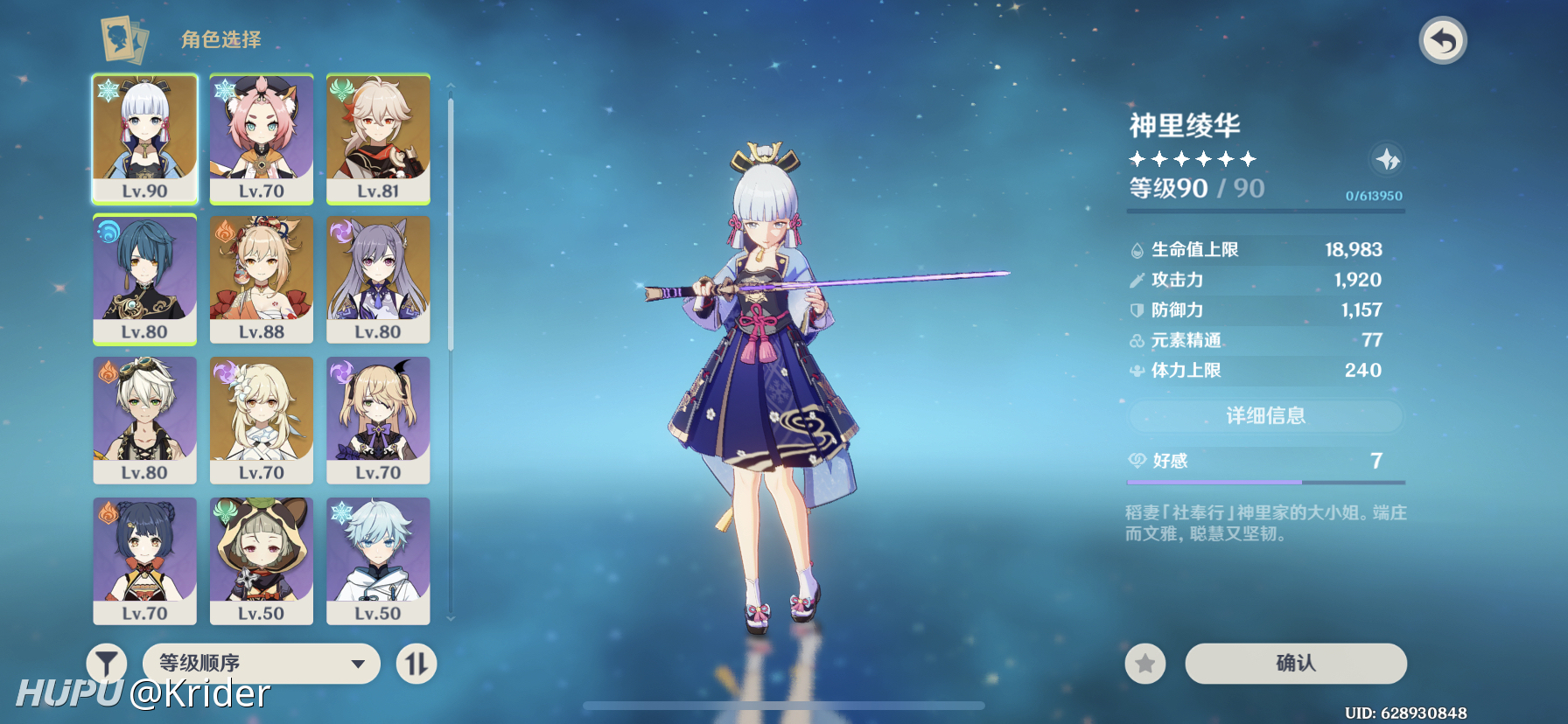Mark character with the star favorite button
Viewport: 1568px width, 724px height.
pos(1144,664)
